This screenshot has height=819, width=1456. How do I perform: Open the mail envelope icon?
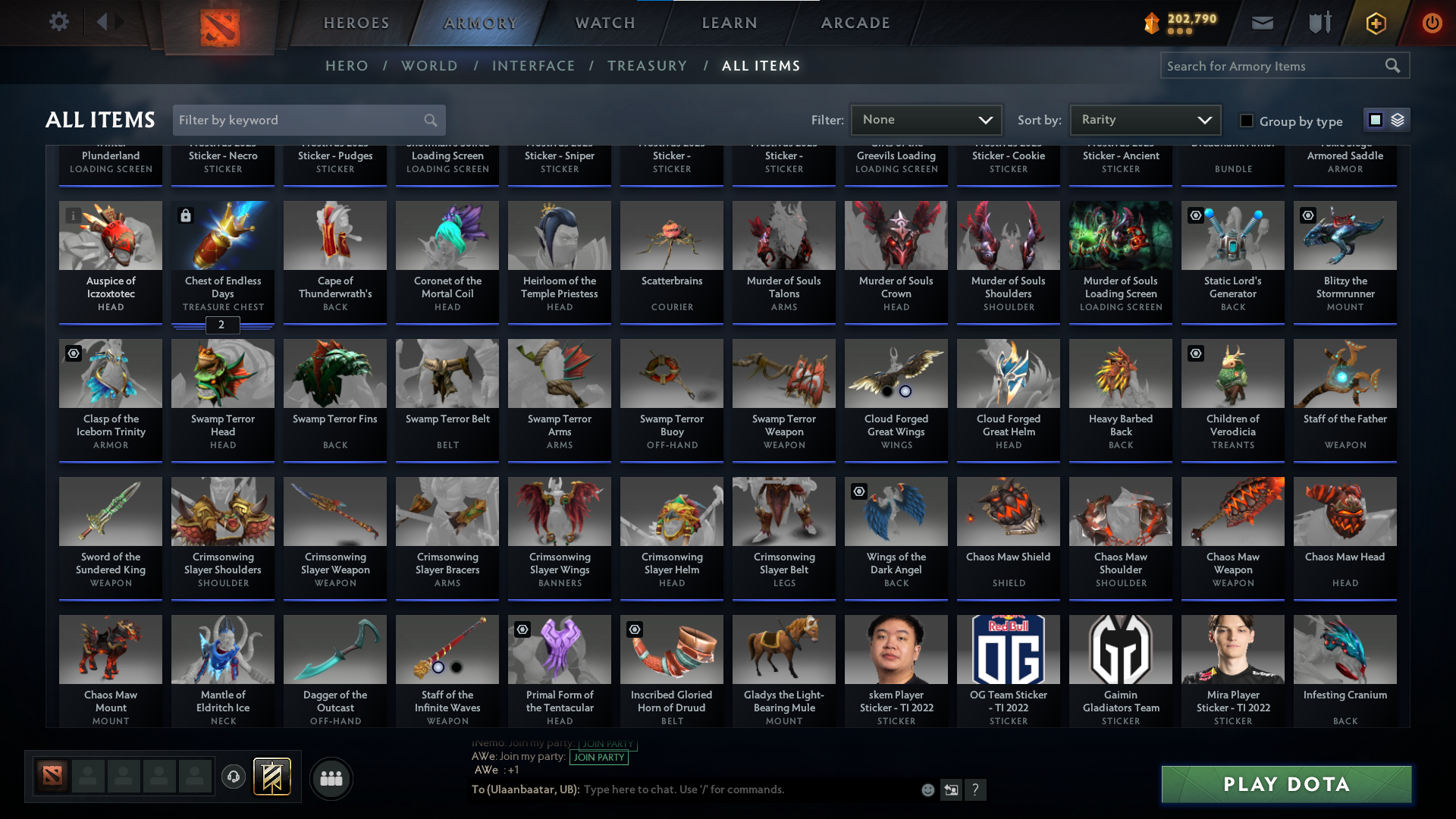pos(1262,22)
